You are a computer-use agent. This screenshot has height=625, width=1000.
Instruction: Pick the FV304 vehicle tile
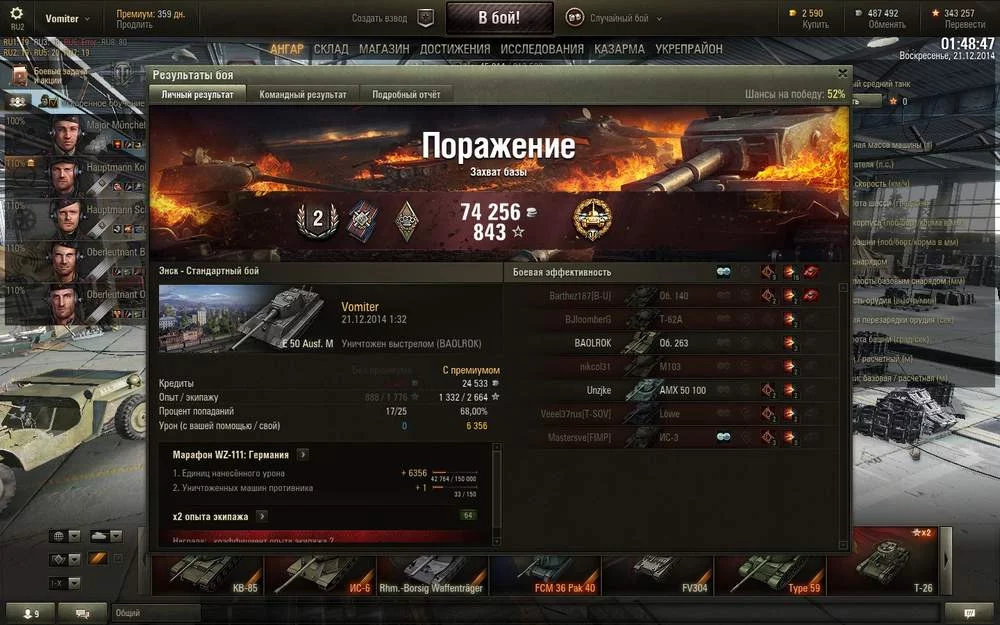[657, 573]
